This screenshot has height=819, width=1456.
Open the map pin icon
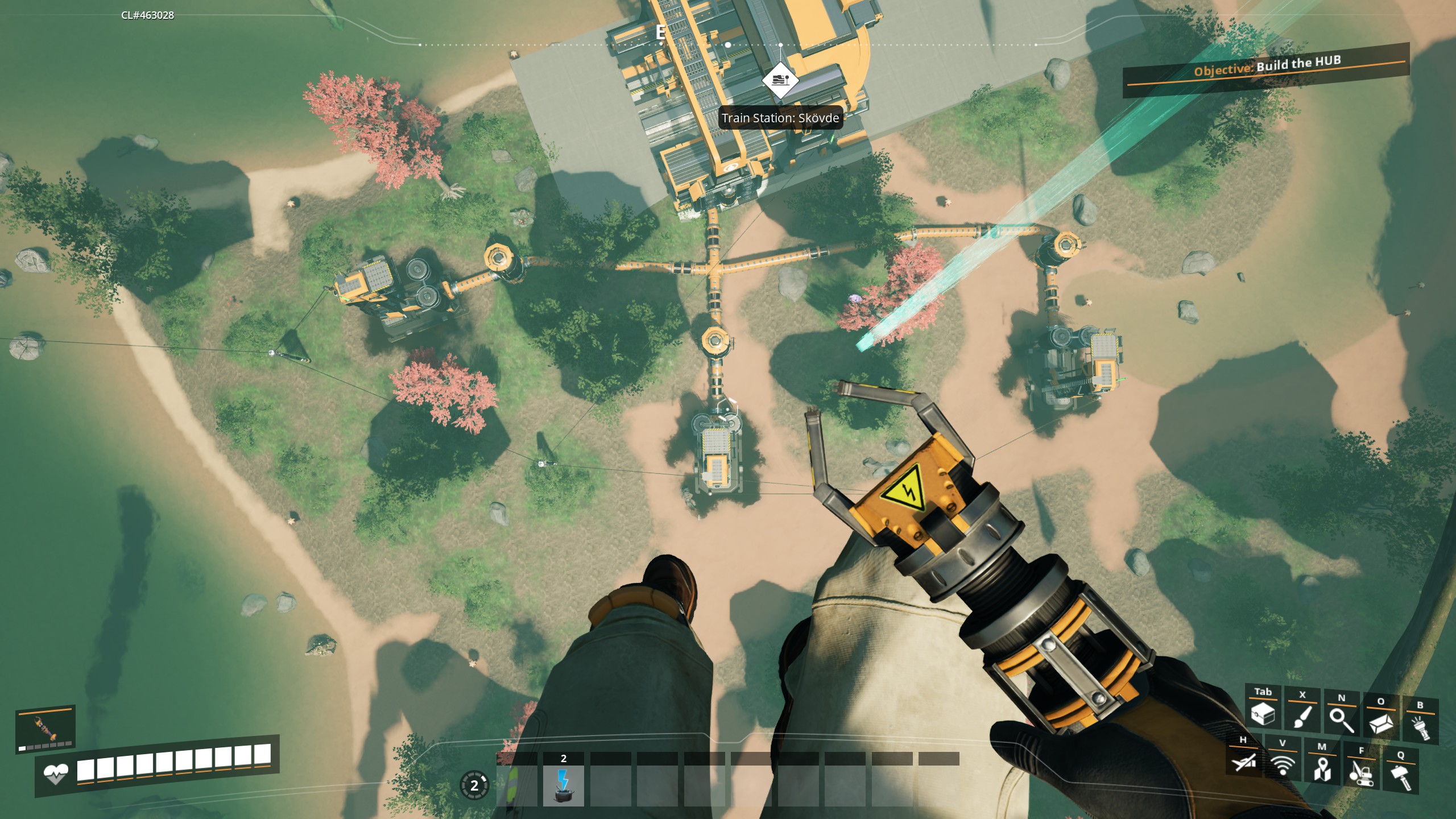click(x=1322, y=768)
